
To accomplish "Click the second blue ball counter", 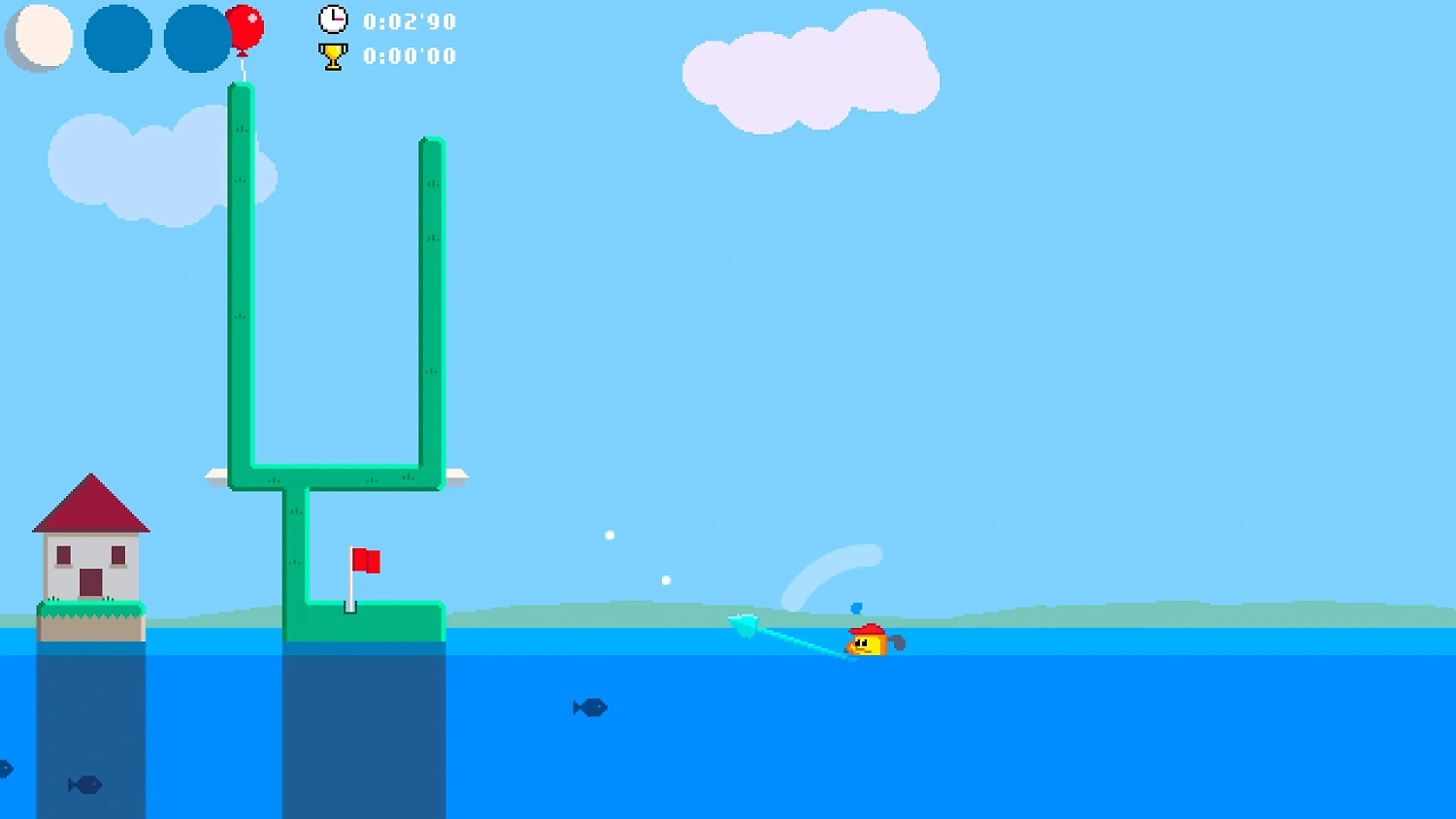I will (x=196, y=39).
